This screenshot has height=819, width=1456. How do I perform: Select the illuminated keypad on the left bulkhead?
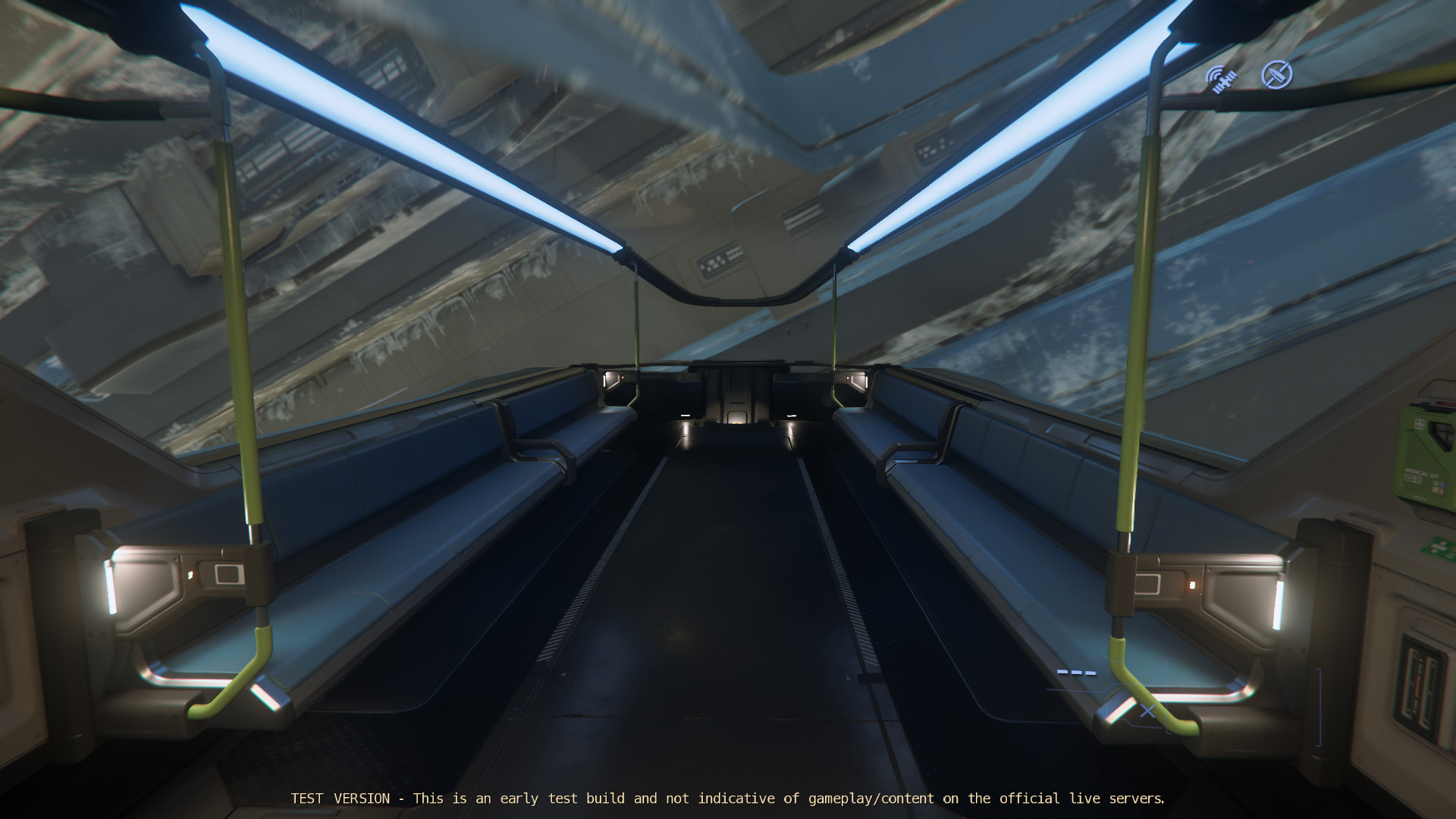click(227, 575)
